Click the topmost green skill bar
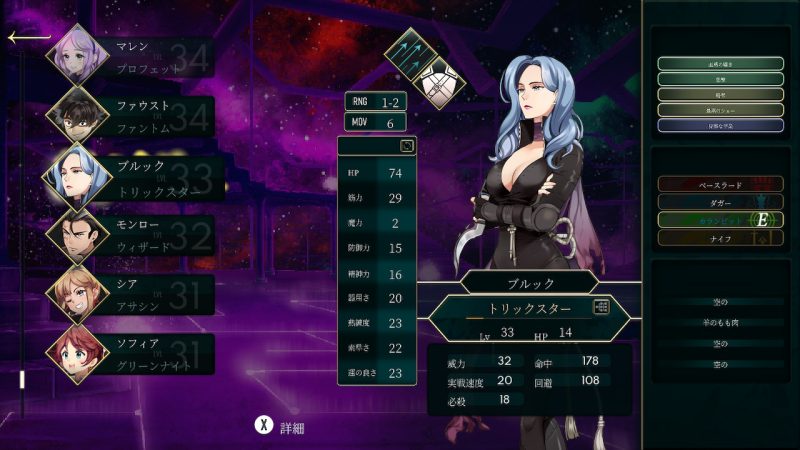This screenshot has height=450, width=800. (x=720, y=64)
